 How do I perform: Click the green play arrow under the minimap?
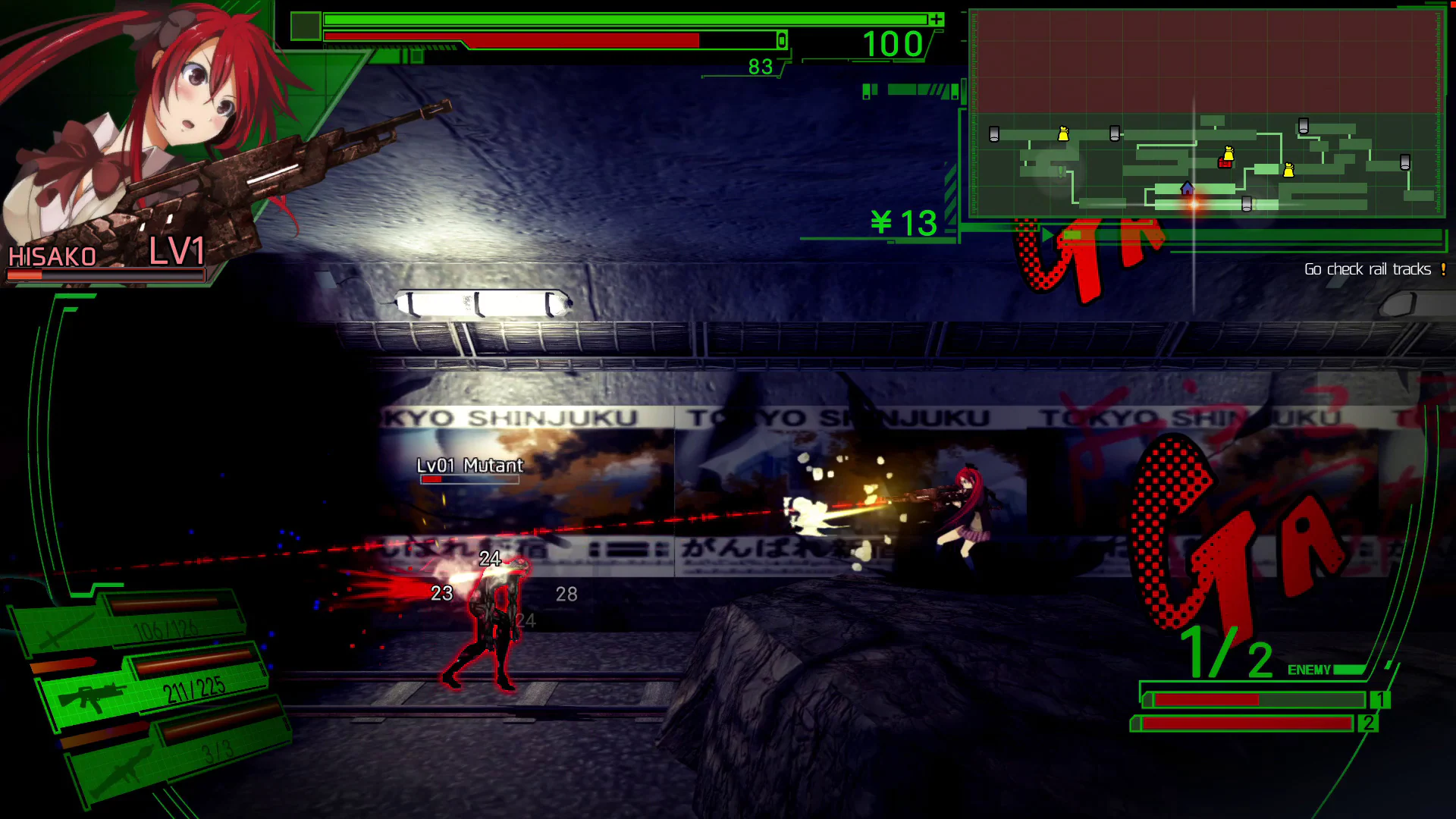(x=1047, y=234)
